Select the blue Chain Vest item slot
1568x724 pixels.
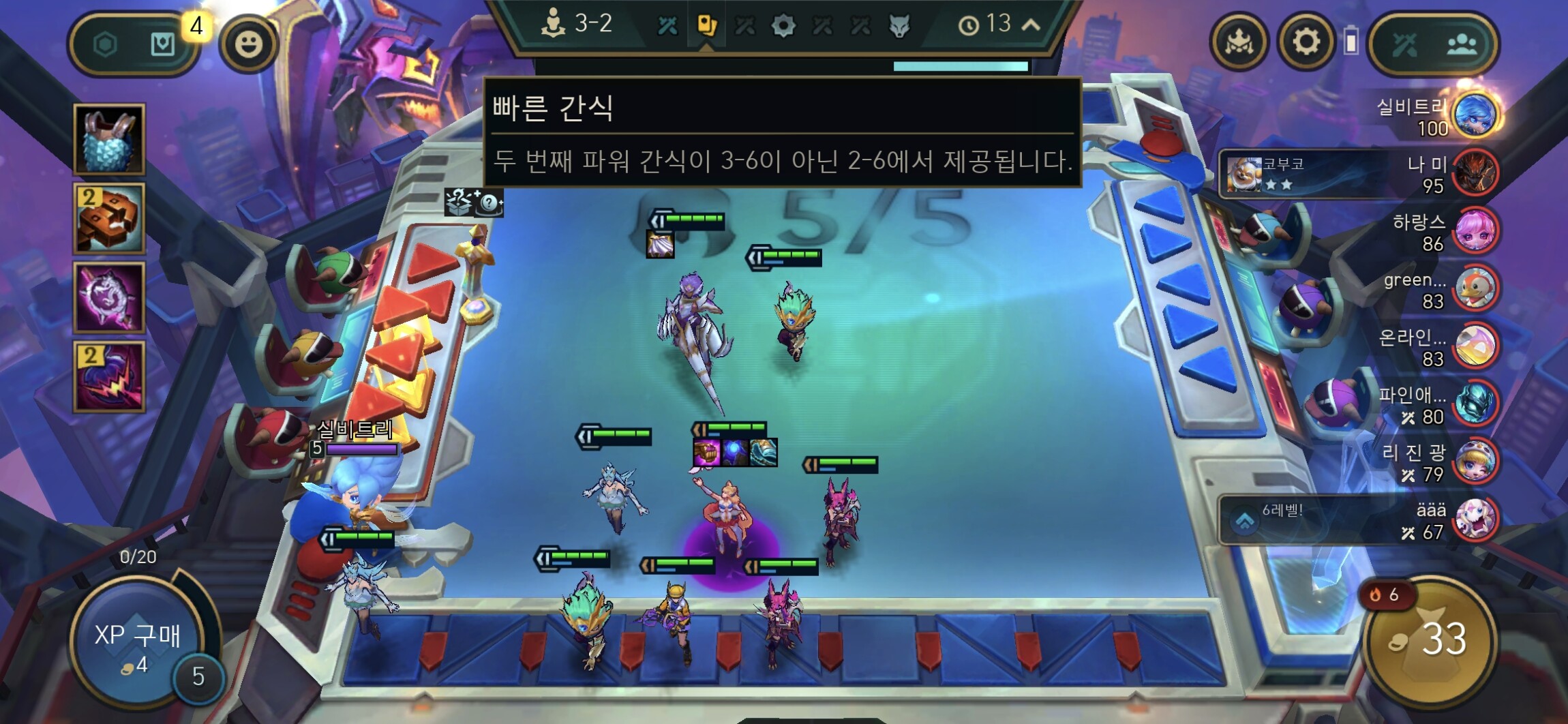(109, 139)
